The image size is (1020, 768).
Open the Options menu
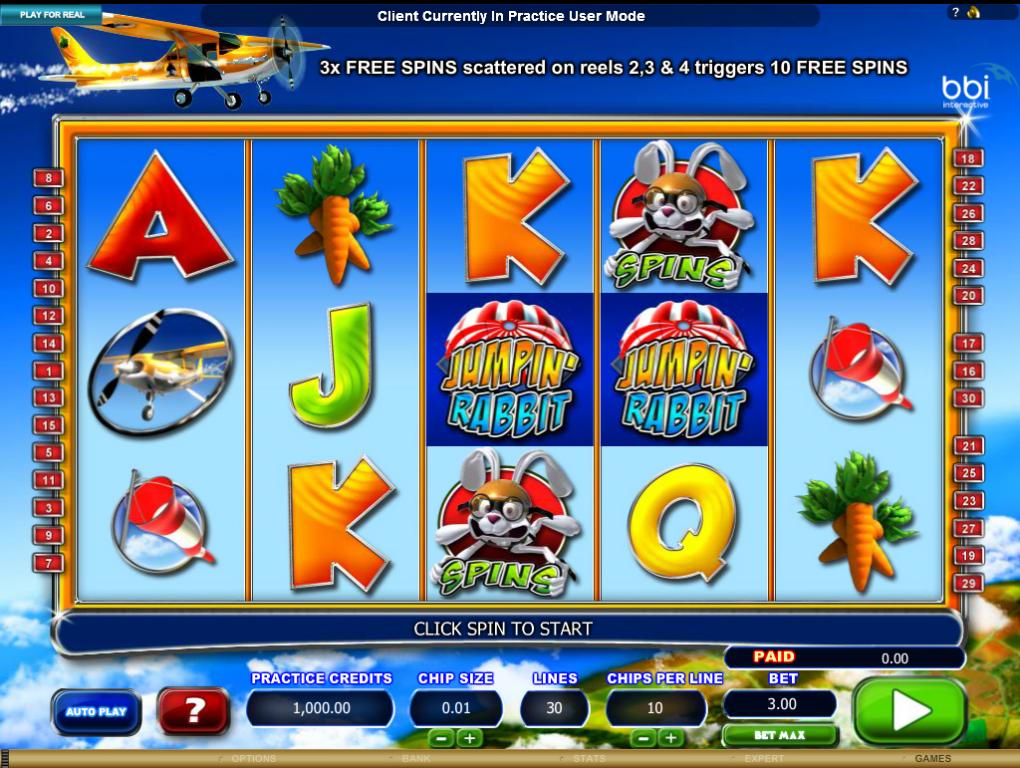coord(252,759)
